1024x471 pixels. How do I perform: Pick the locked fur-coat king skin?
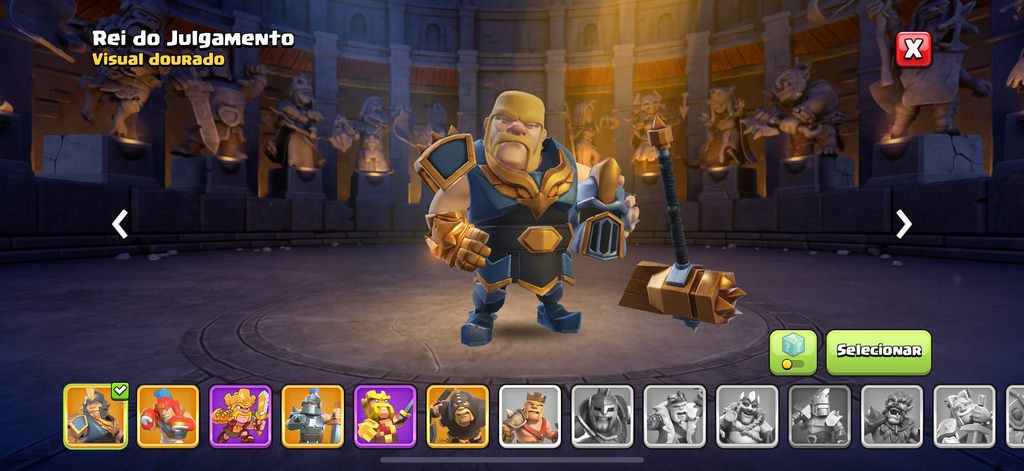coord(675,416)
